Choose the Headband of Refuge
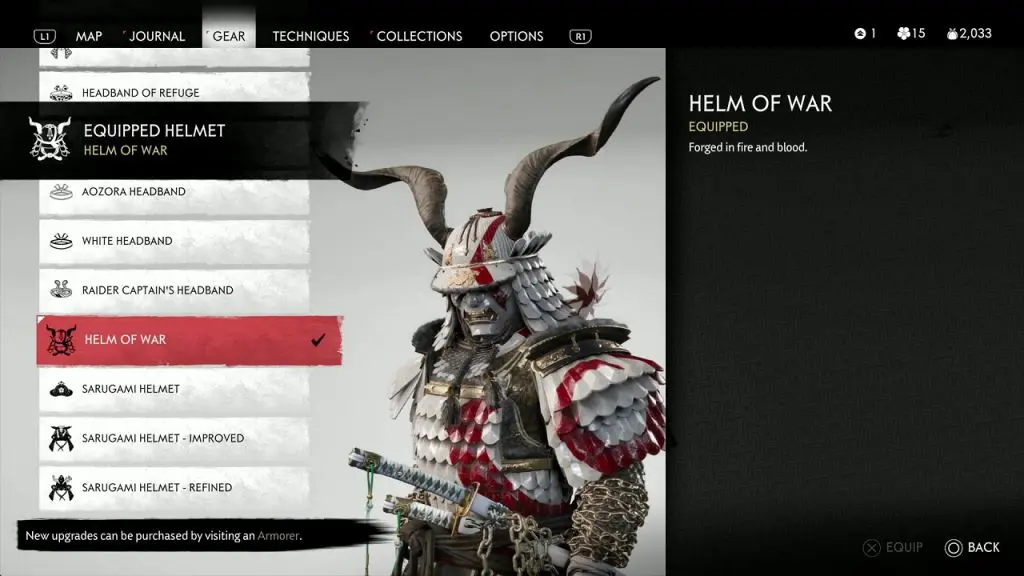 click(174, 93)
